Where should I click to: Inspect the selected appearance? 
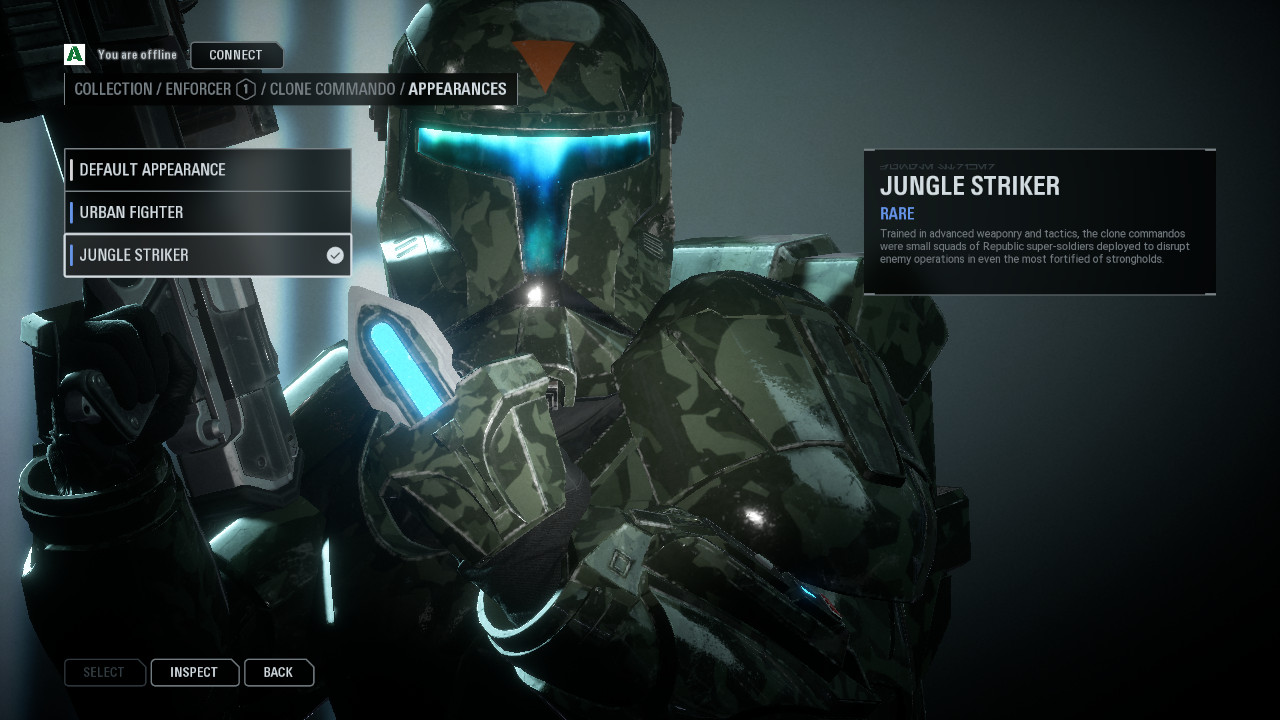pos(194,673)
